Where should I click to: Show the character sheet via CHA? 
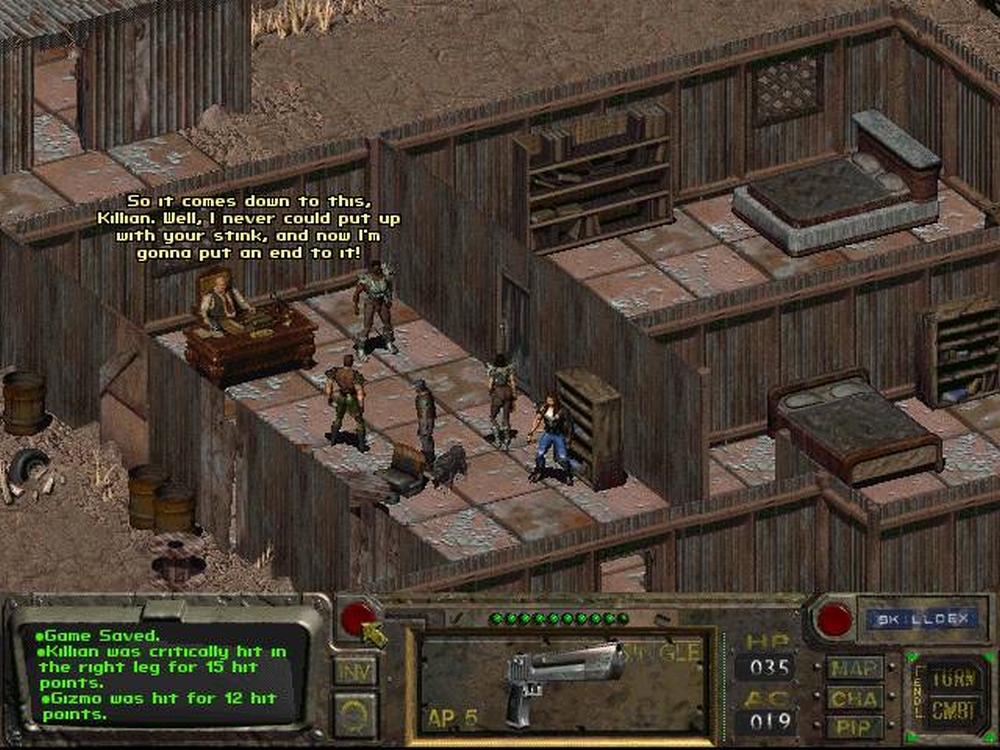[855, 695]
